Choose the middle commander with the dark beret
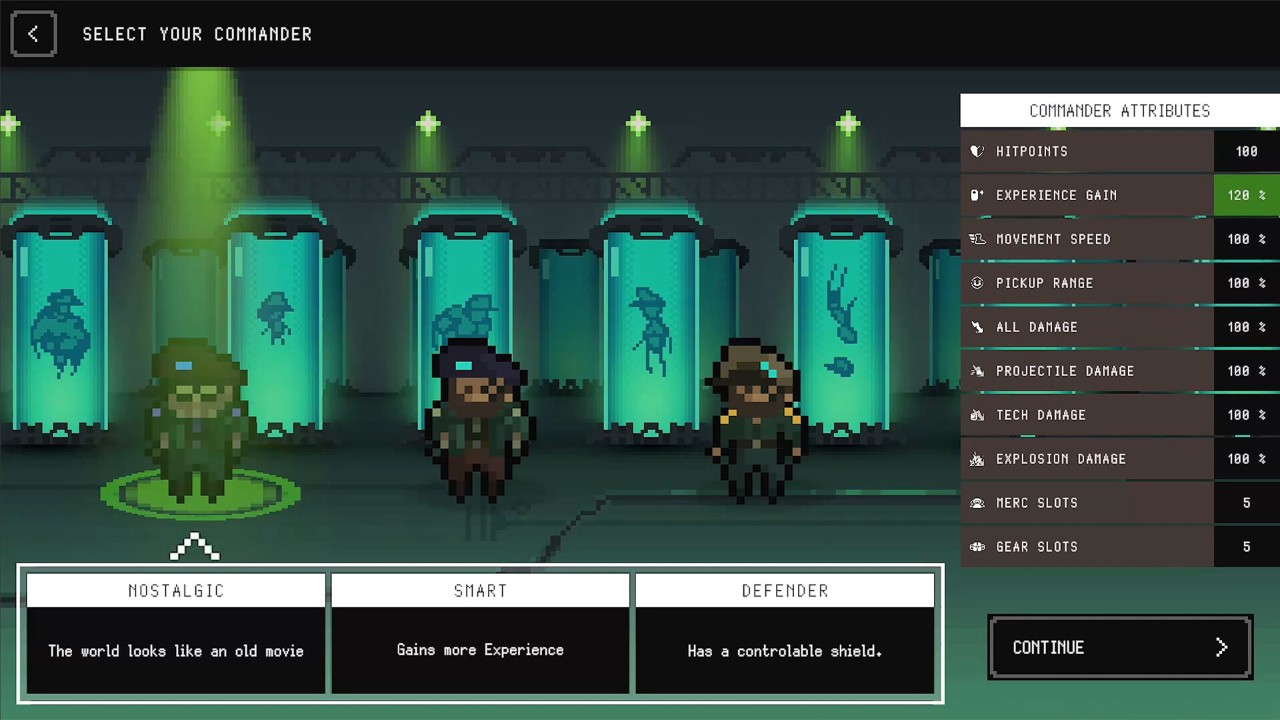 [x=478, y=422]
